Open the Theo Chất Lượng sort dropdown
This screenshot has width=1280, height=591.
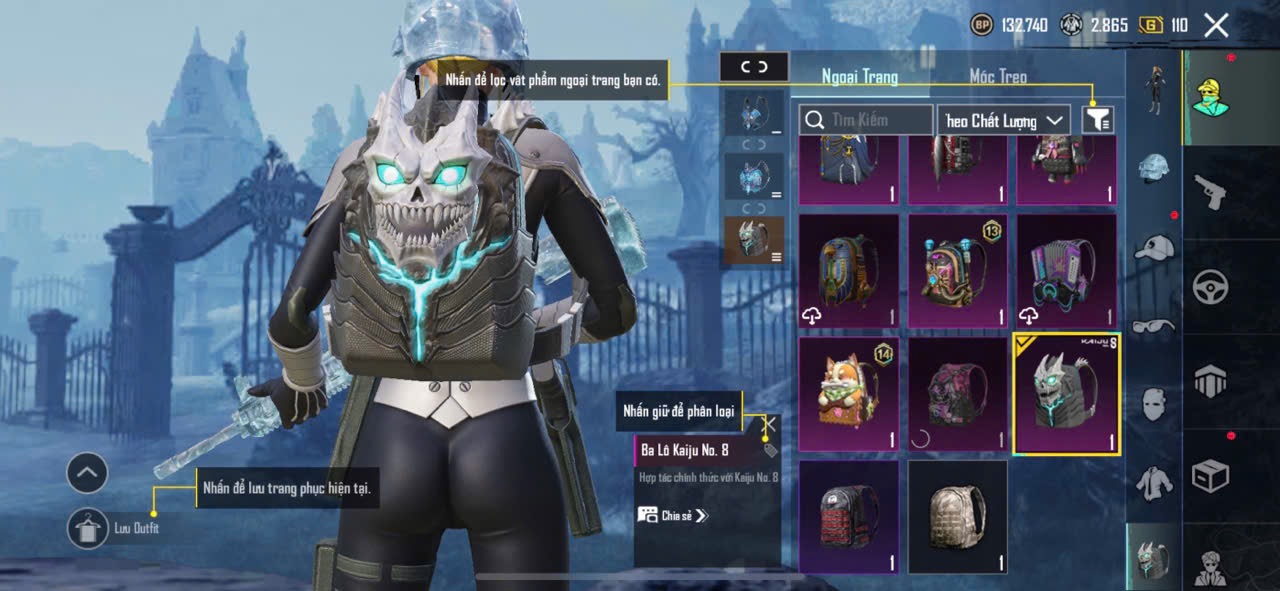[x=1004, y=120]
